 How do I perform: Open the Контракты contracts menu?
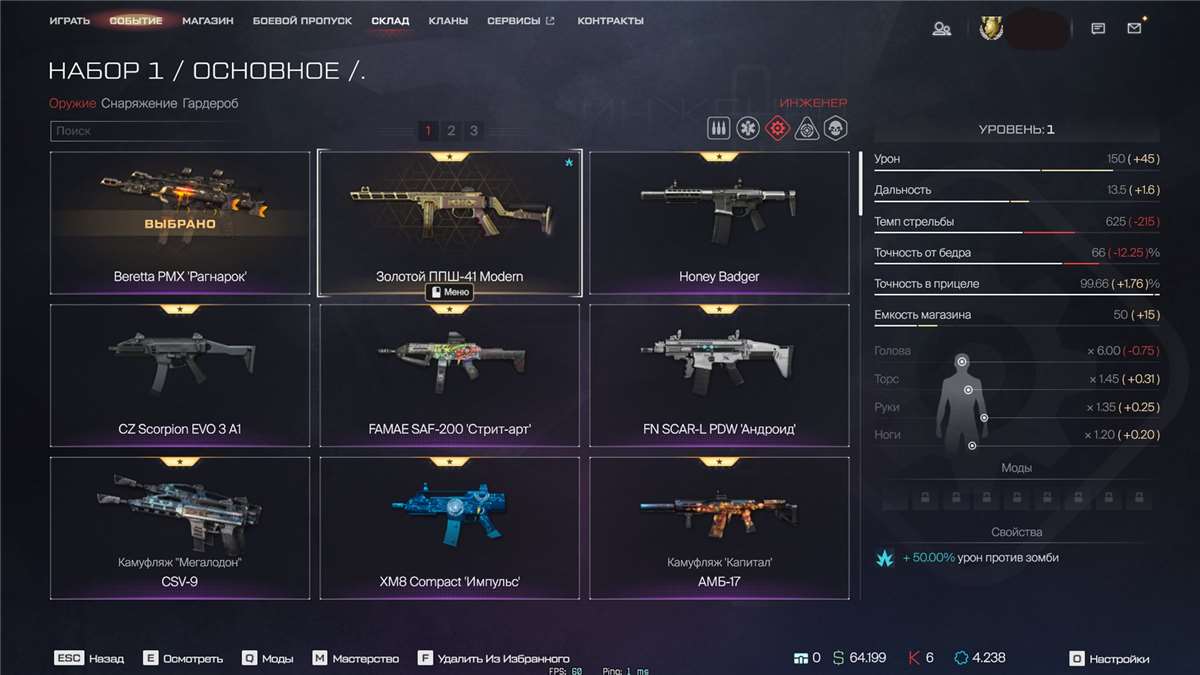click(x=611, y=21)
